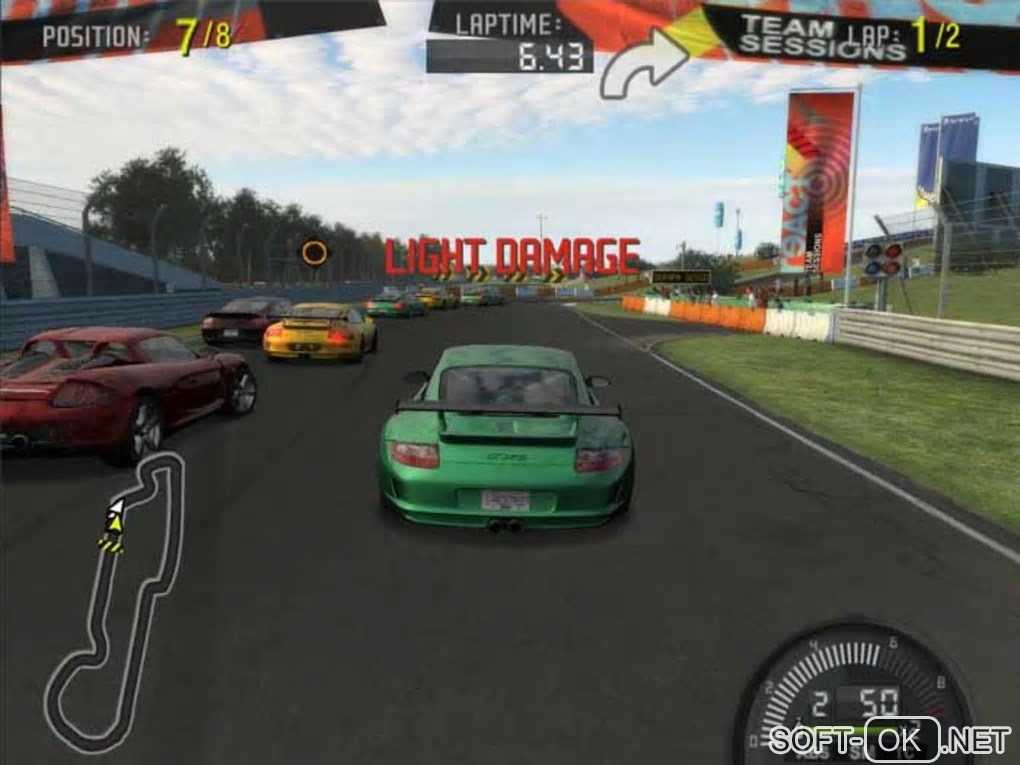Open the SOFT-OK.NET watermark link
This screenshot has width=1020, height=765.
click(x=890, y=741)
